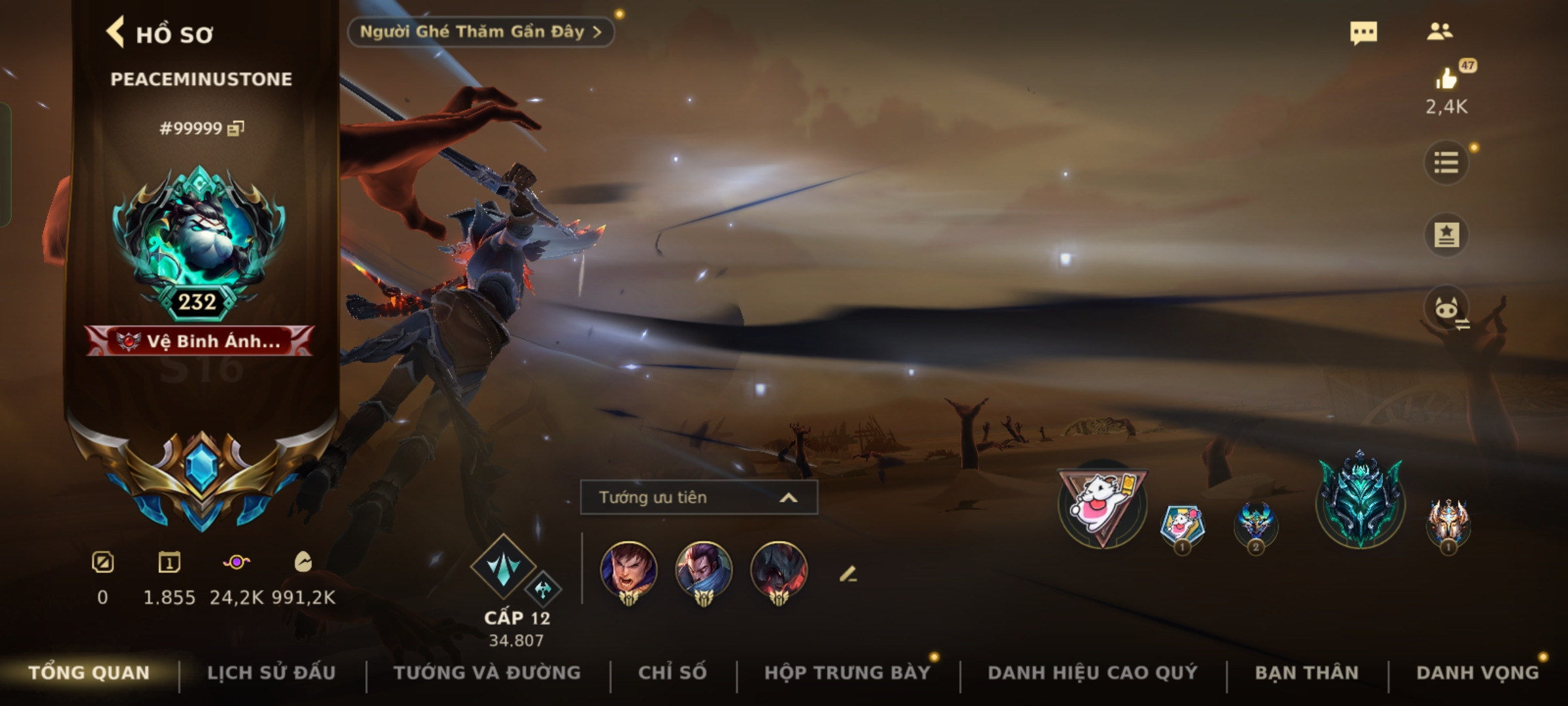
Task: Edit priority champions with pencil icon
Action: (847, 575)
